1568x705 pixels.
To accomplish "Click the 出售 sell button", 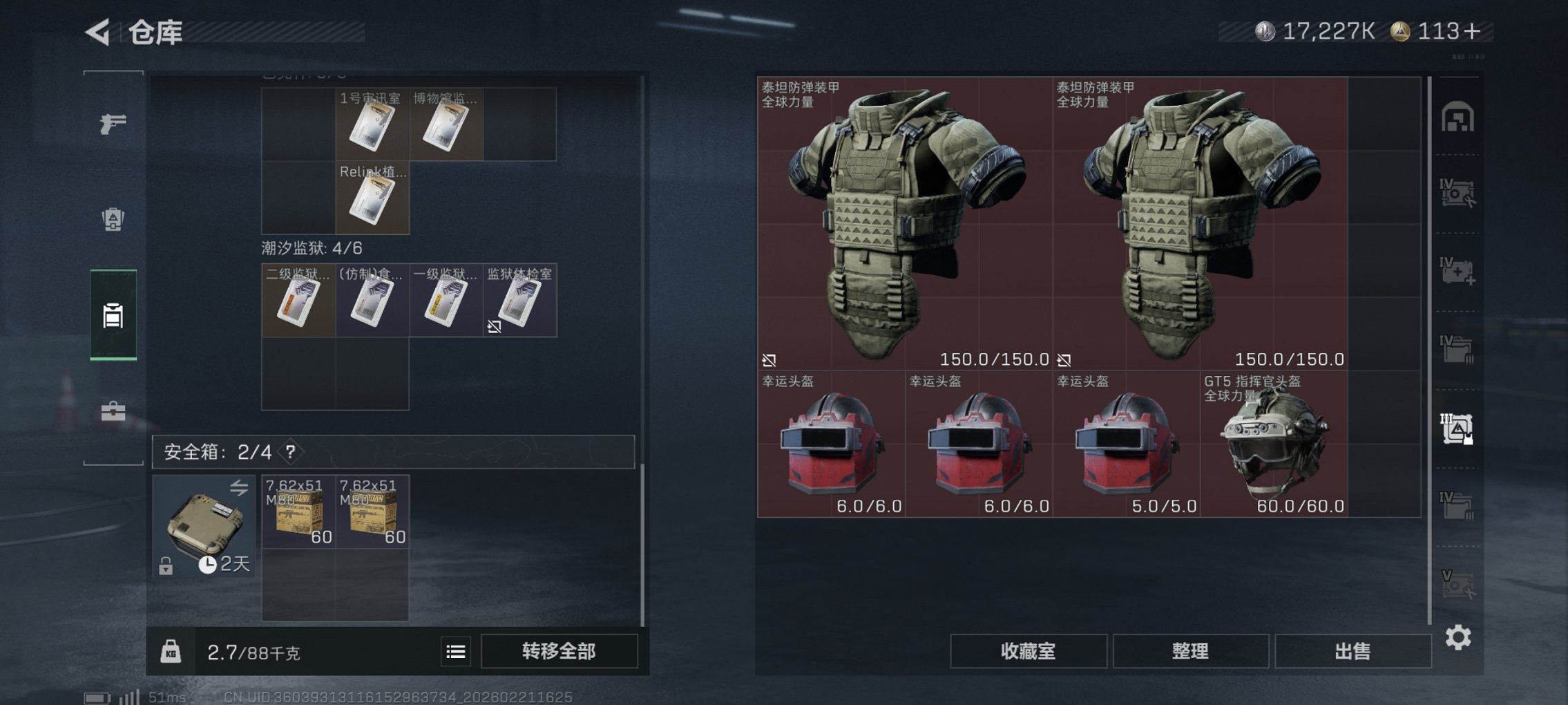I will pyautogui.click(x=1352, y=650).
